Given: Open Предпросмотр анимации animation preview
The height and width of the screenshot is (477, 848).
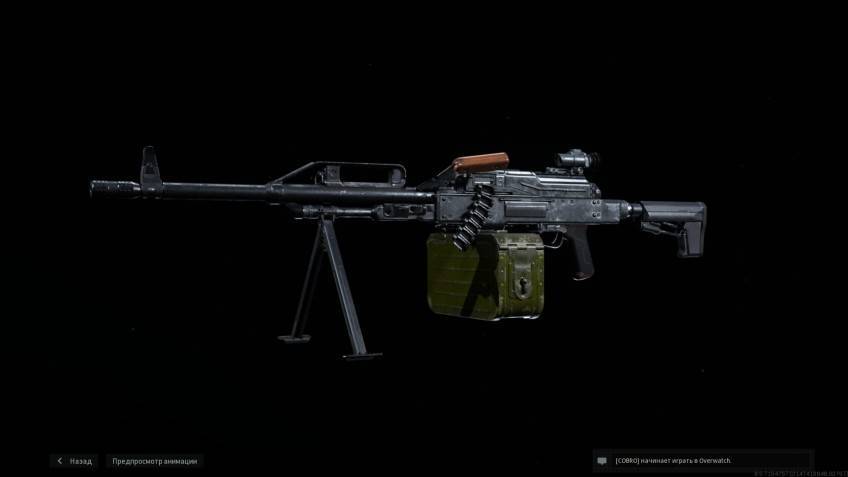Looking at the screenshot, I should click(x=155, y=461).
